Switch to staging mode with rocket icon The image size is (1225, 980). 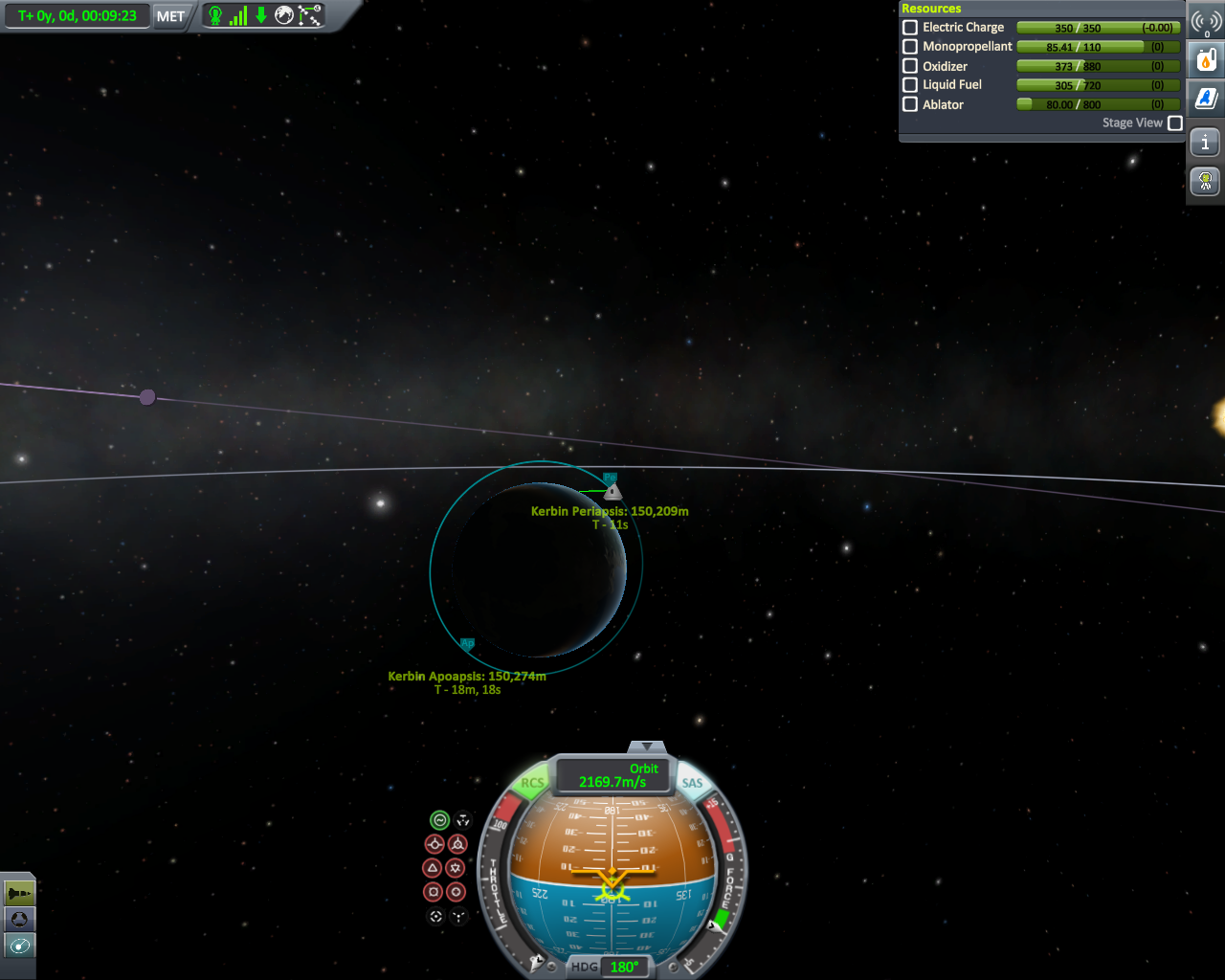click(x=19, y=894)
